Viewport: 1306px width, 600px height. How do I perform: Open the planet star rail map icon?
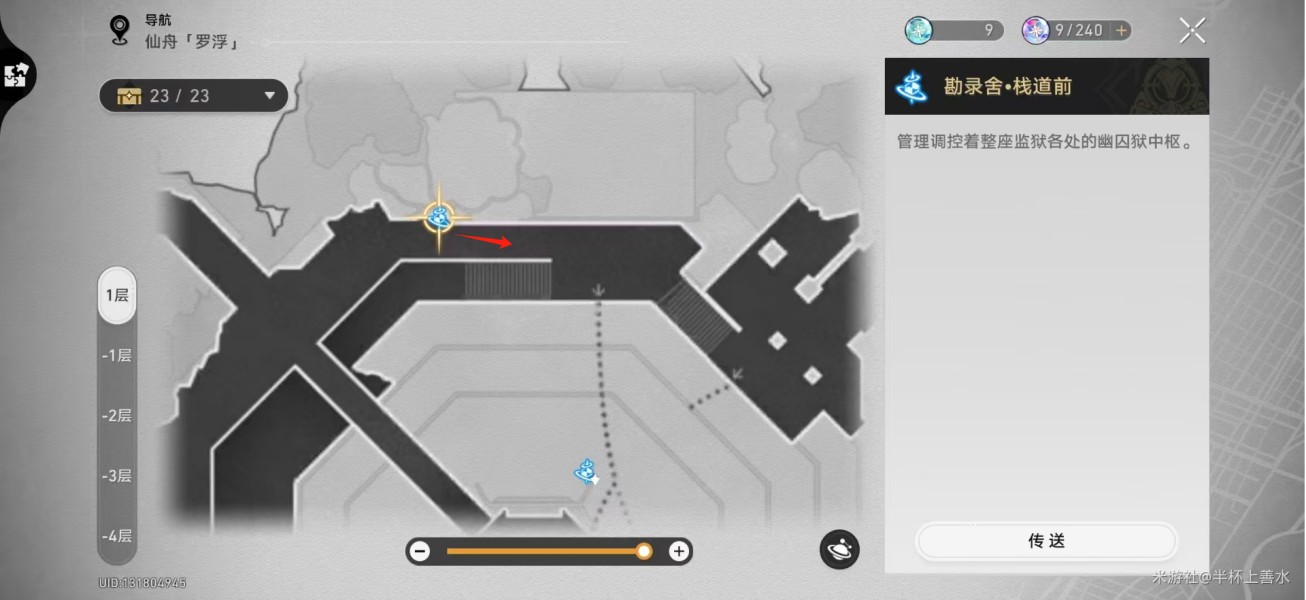coord(839,549)
